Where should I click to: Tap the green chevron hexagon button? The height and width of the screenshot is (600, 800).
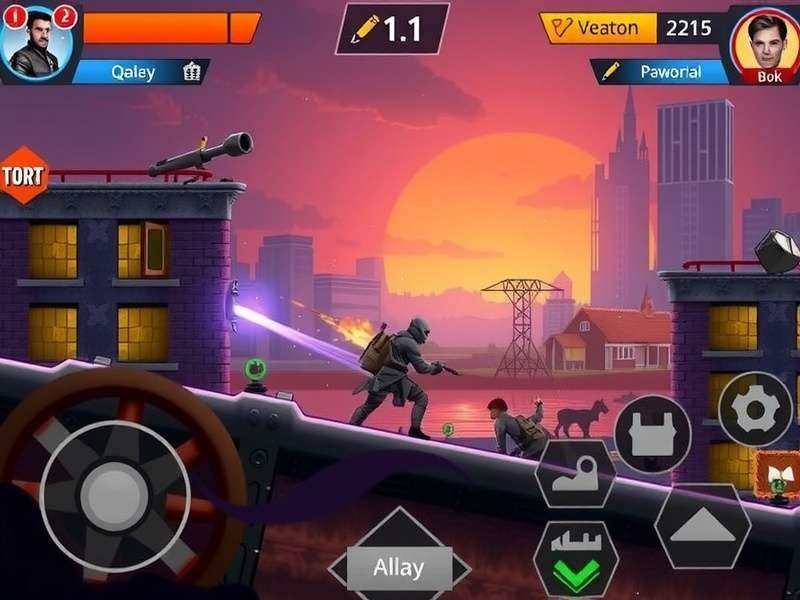575,564
